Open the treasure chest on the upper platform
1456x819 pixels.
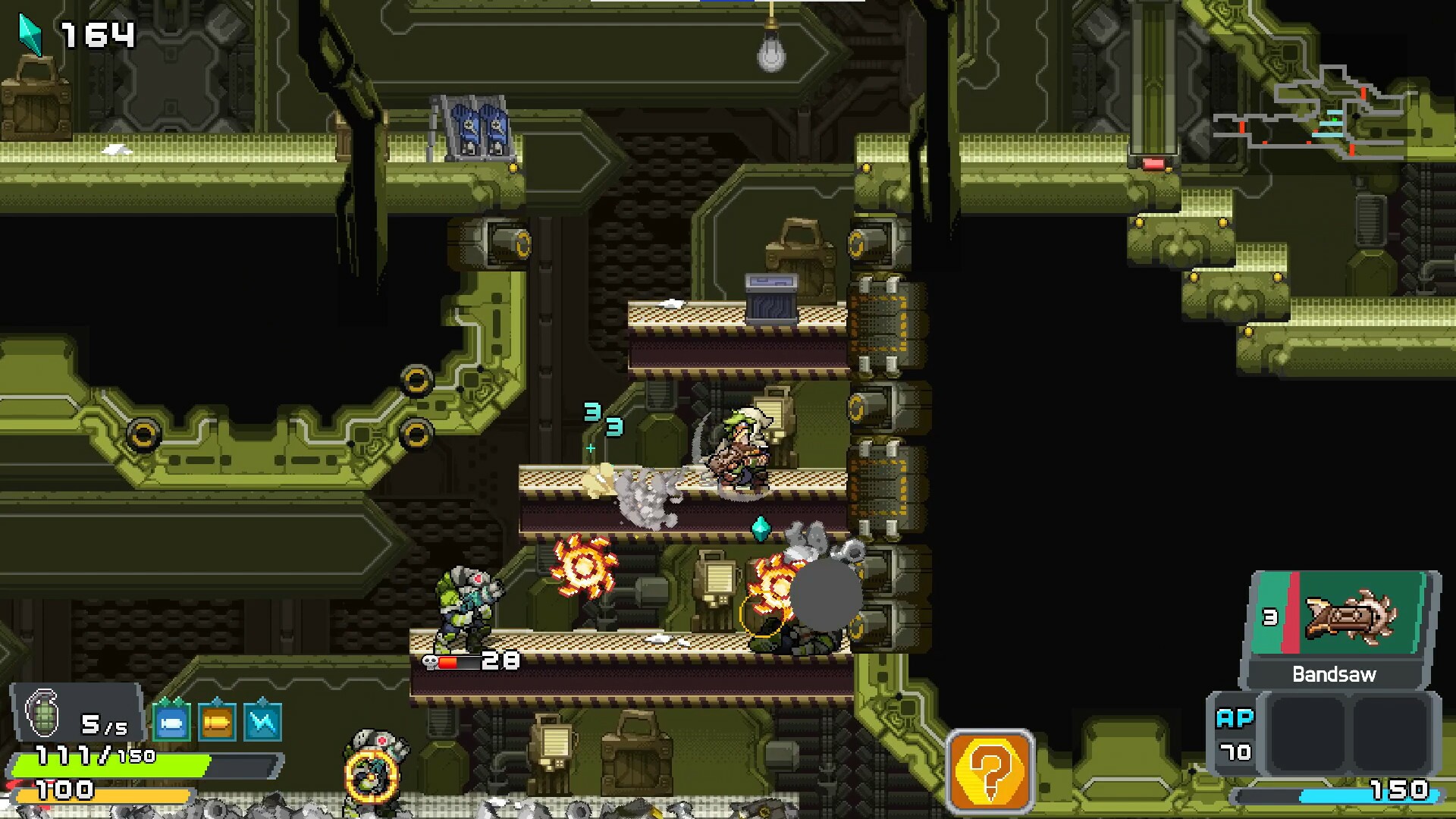point(772,296)
